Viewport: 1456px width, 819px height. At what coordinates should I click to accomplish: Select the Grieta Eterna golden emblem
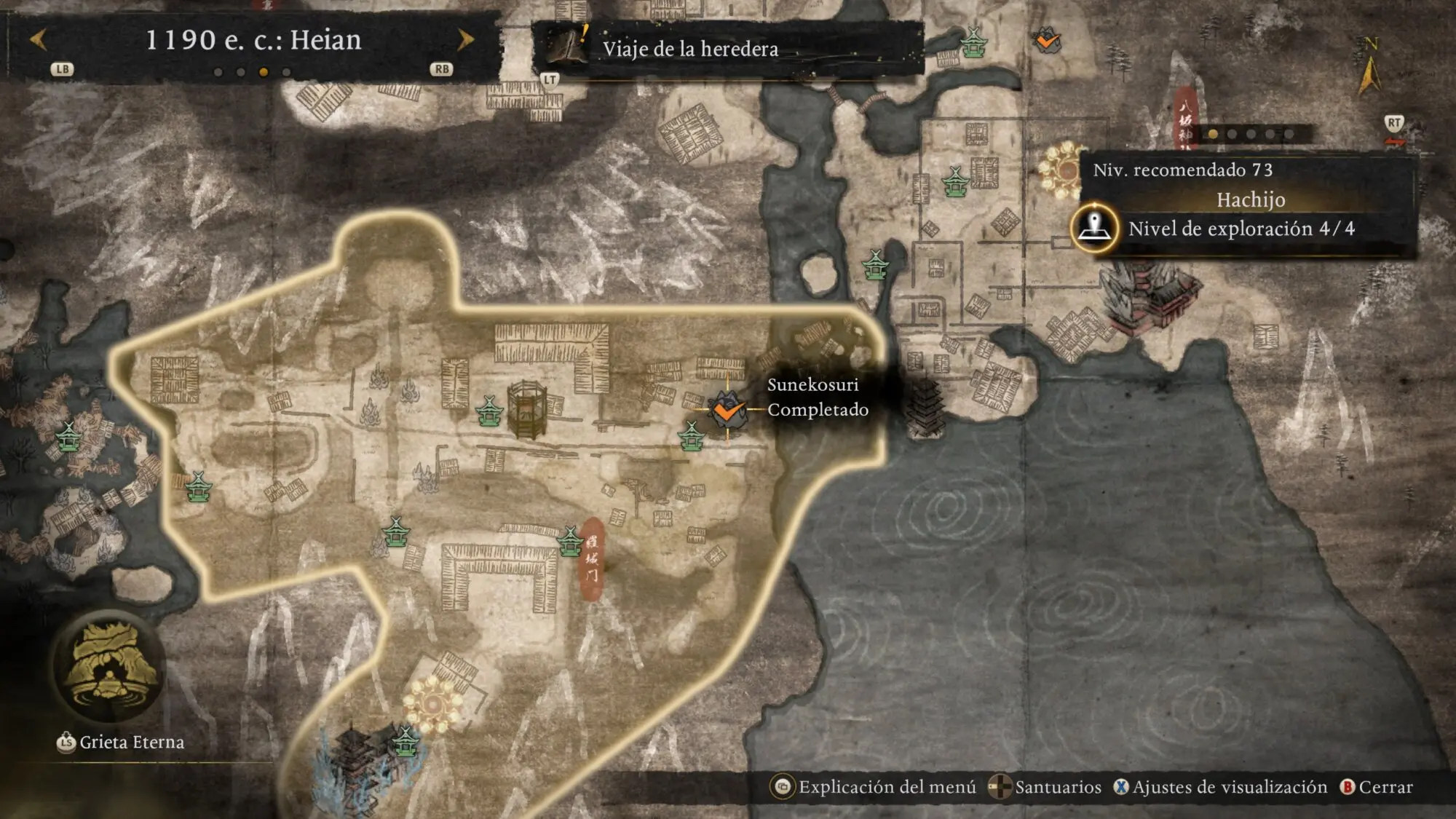pyautogui.click(x=109, y=666)
